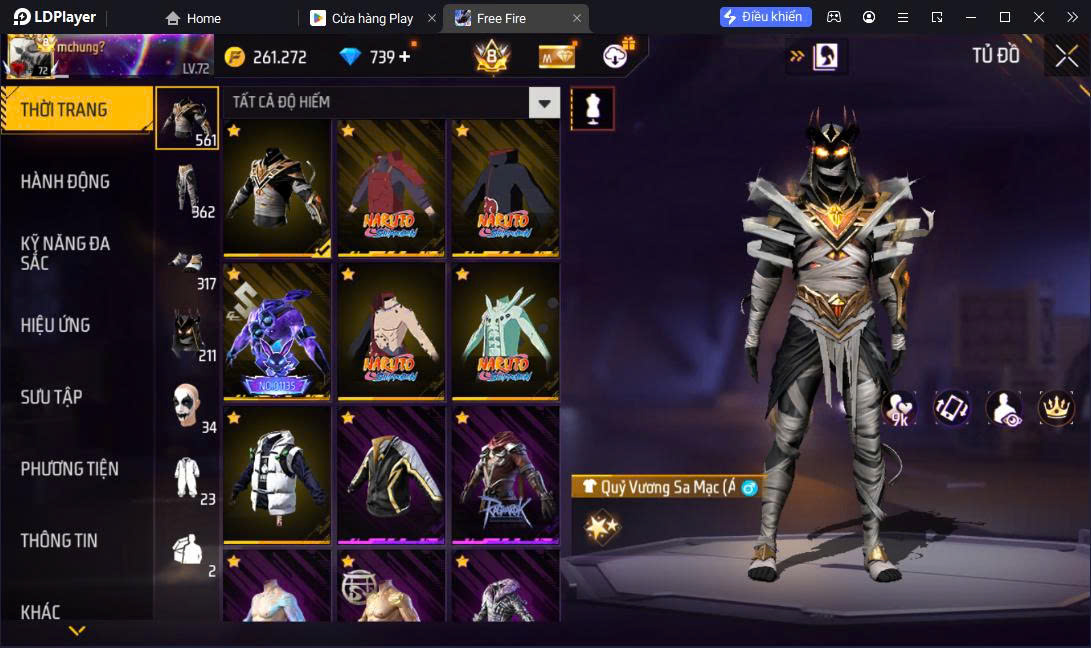Add more diamonds with the plus button
The image size is (1091, 648).
pyautogui.click(x=405, y=57)
